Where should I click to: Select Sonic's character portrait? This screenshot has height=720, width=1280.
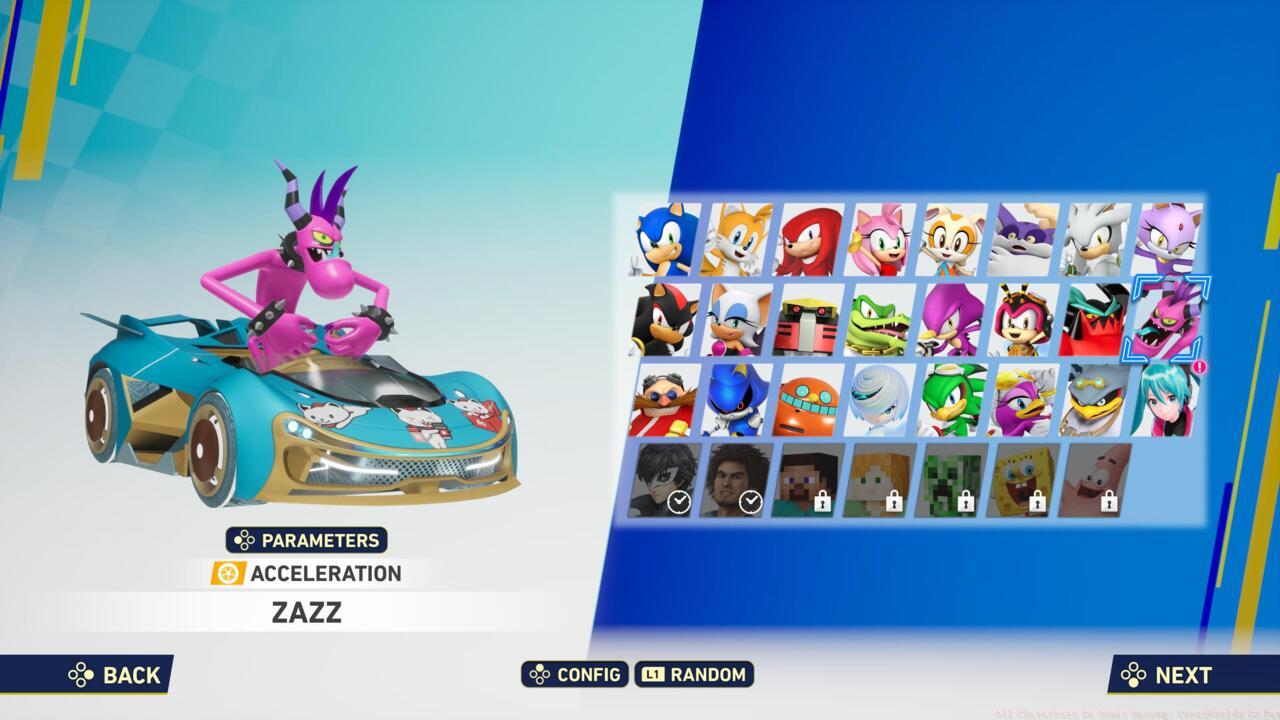pyautogui.click(x=662, y=240)
